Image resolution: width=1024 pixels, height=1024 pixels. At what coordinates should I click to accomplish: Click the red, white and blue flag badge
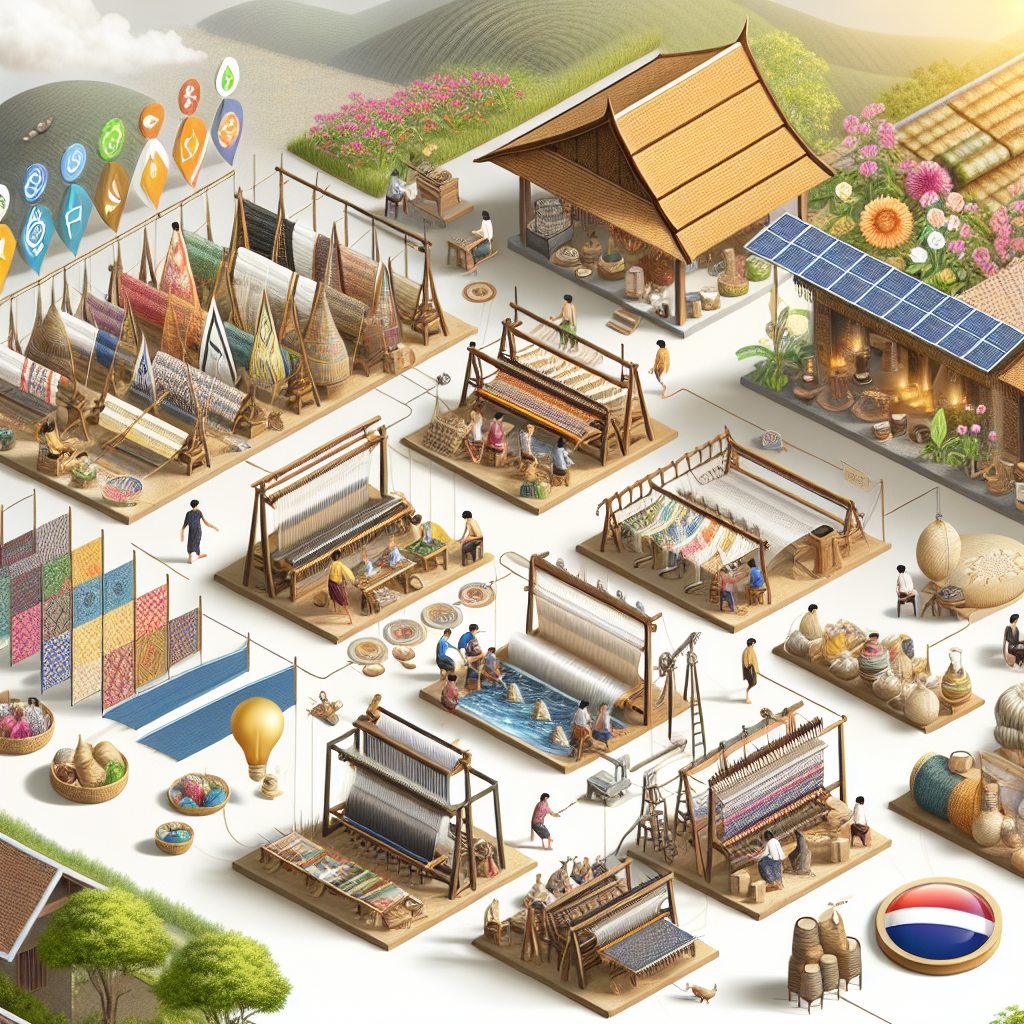pos(937,925)
